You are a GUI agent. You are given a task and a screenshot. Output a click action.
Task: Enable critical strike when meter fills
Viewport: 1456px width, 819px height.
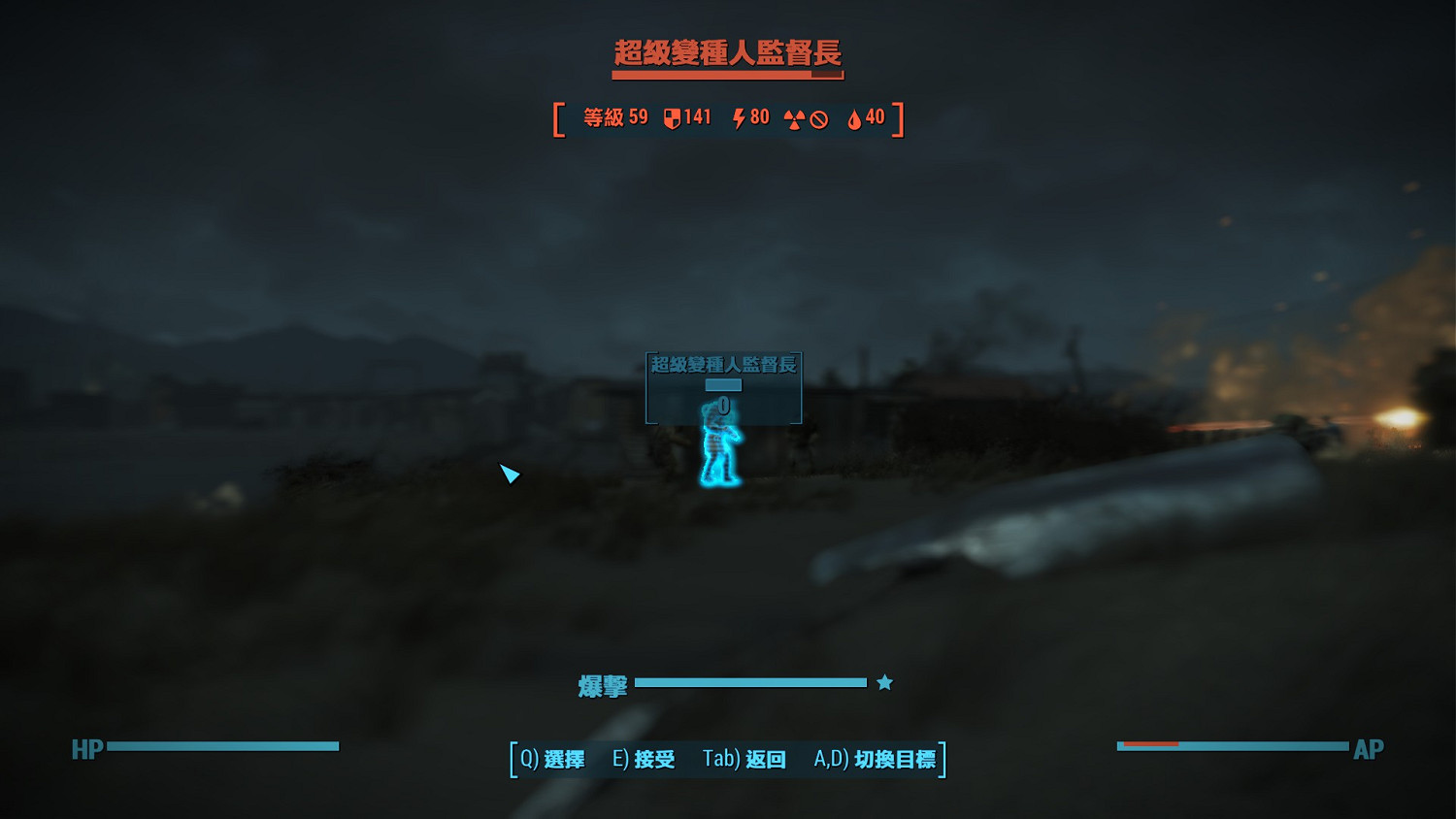(x=884, y=682)
